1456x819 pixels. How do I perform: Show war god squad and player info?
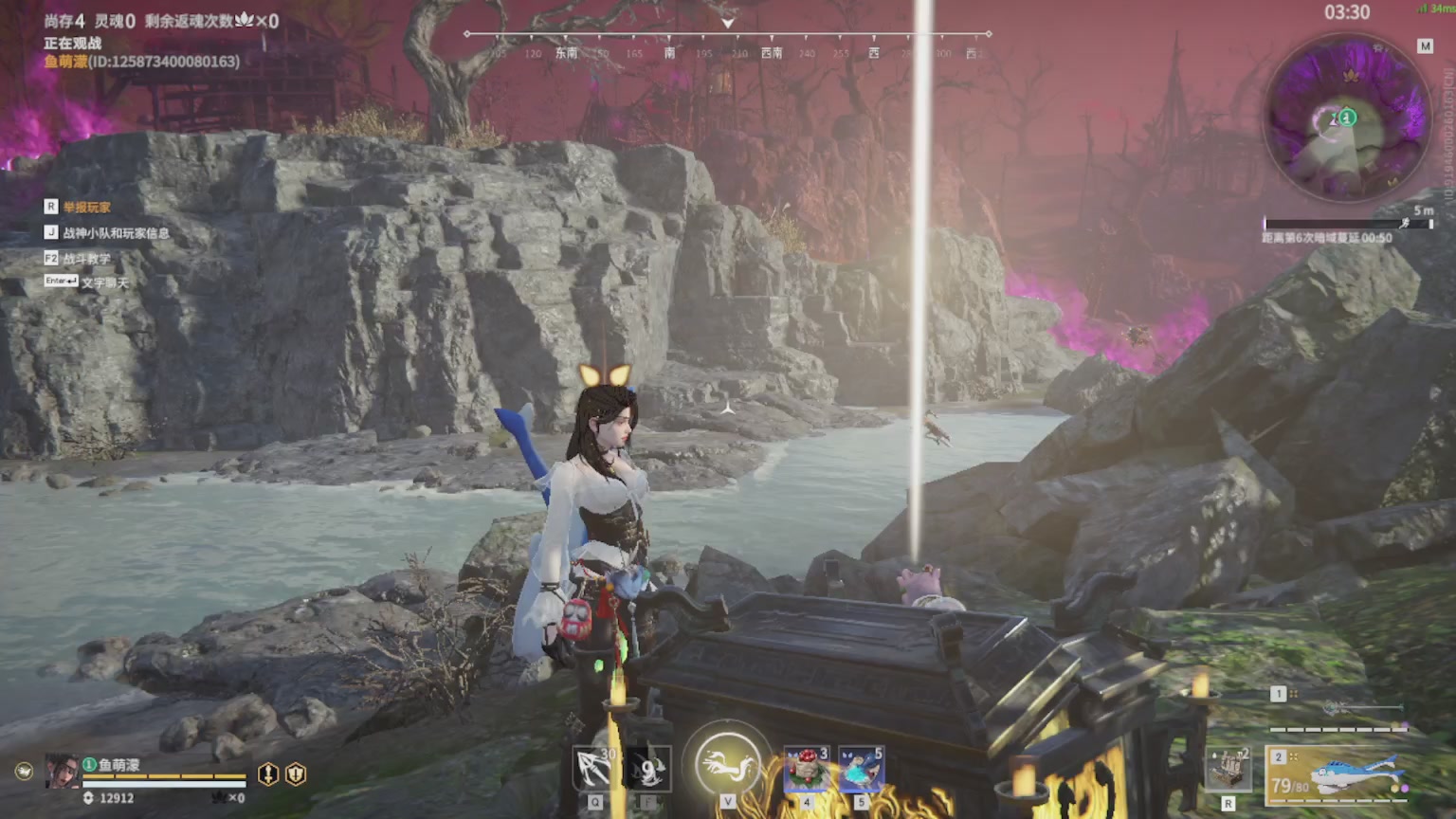[116, 232]
